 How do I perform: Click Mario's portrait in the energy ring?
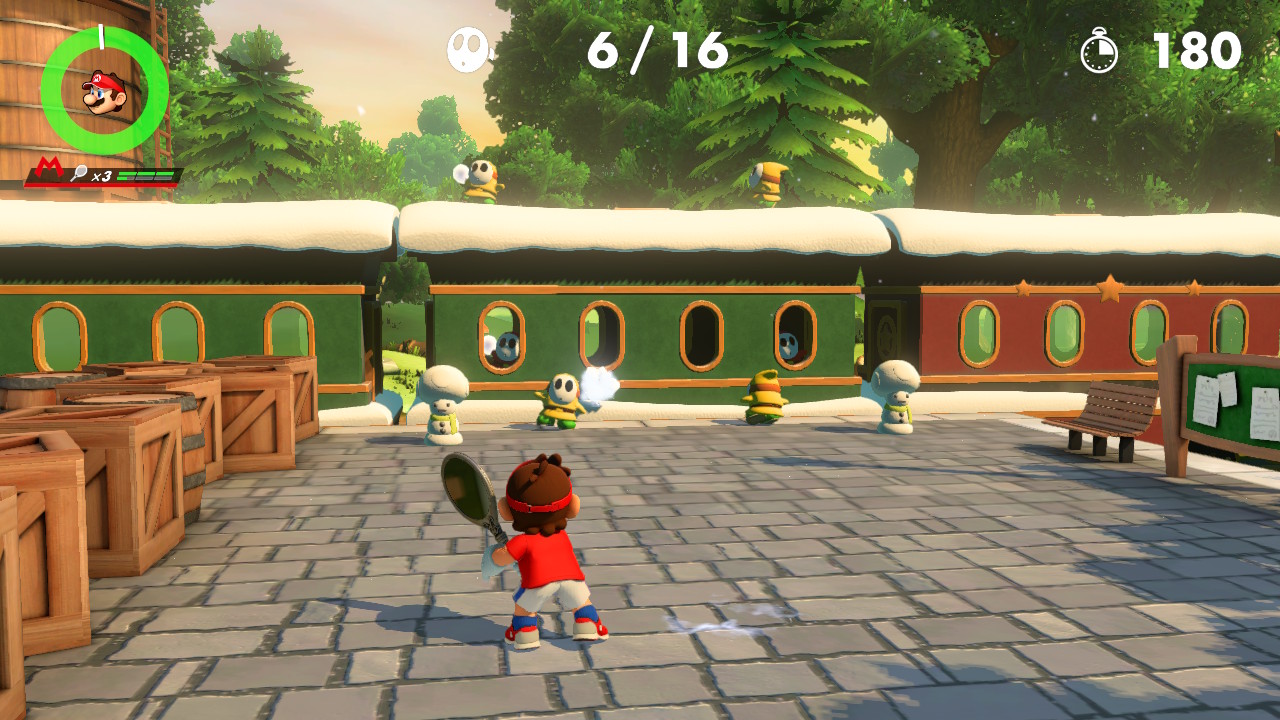104,92
